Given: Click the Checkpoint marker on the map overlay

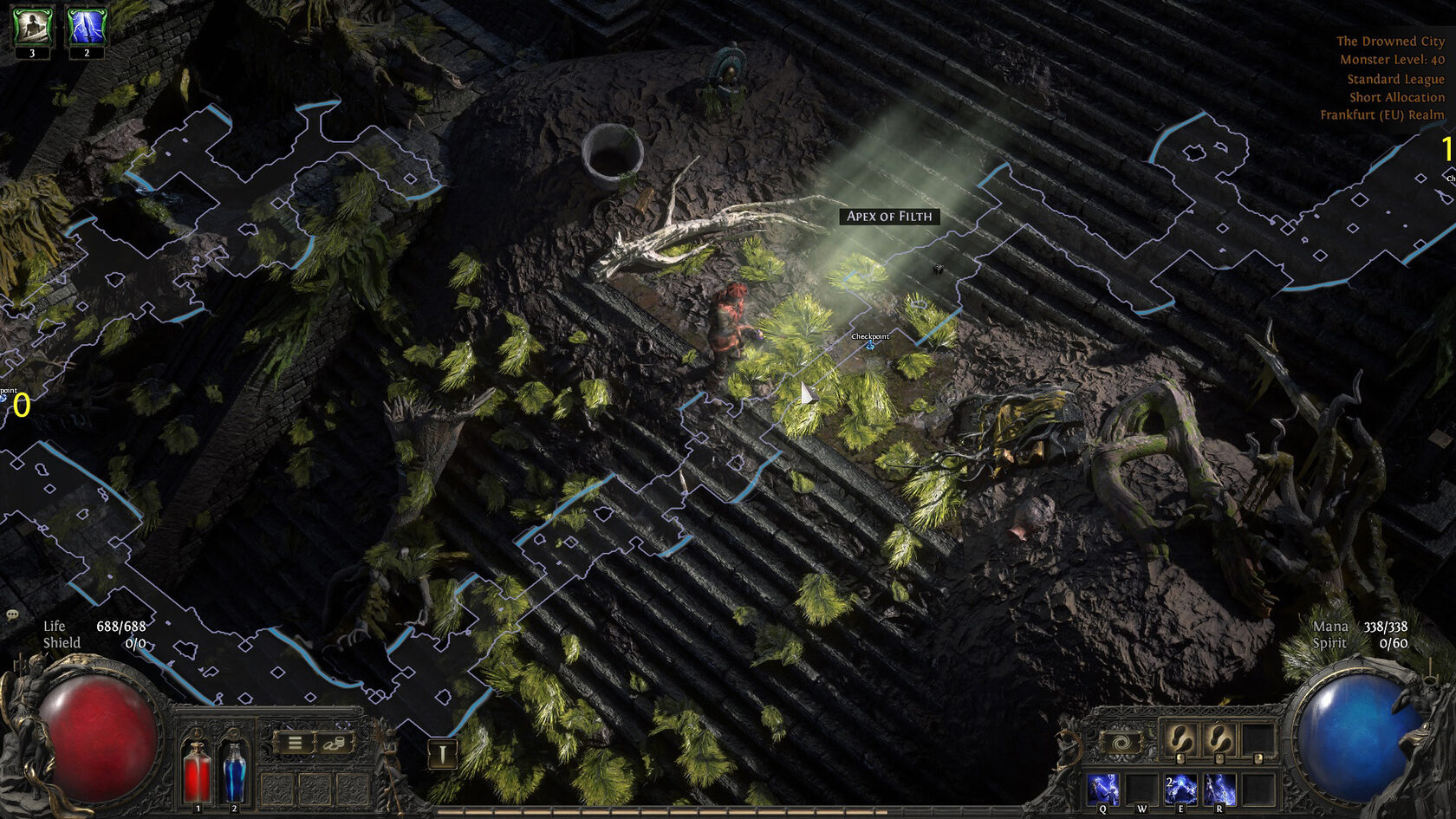Looking at the screenshot, I should pos(870,346).
